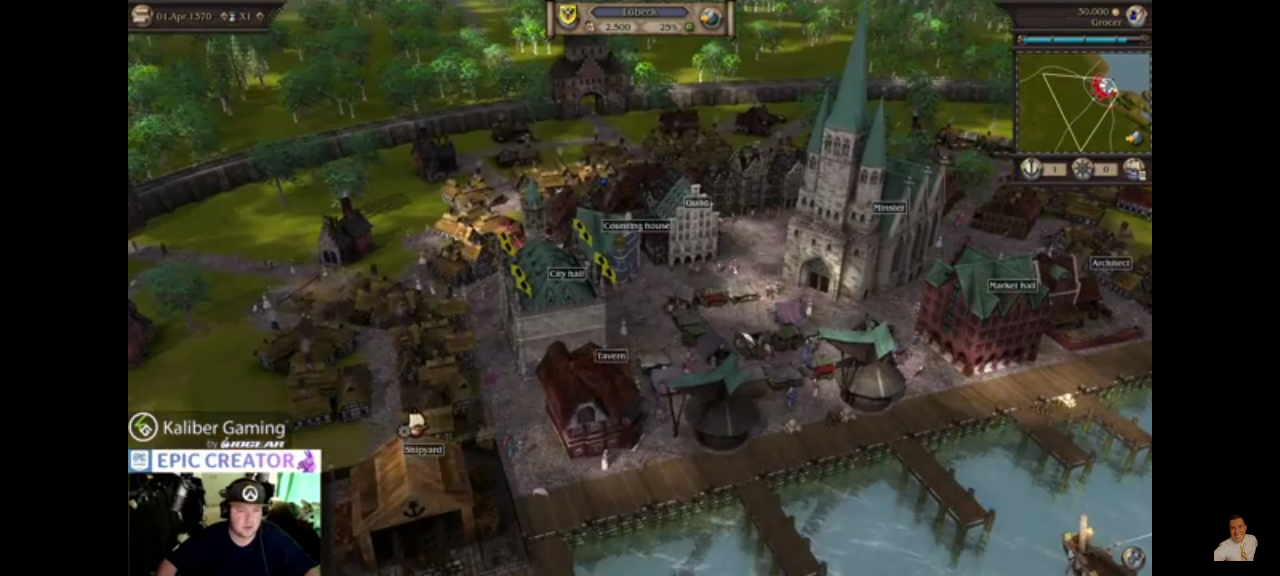Open the sea map globe icon
Viewport: 1280px width, 576px height.
pyautogui.click(x=711, y=18)
